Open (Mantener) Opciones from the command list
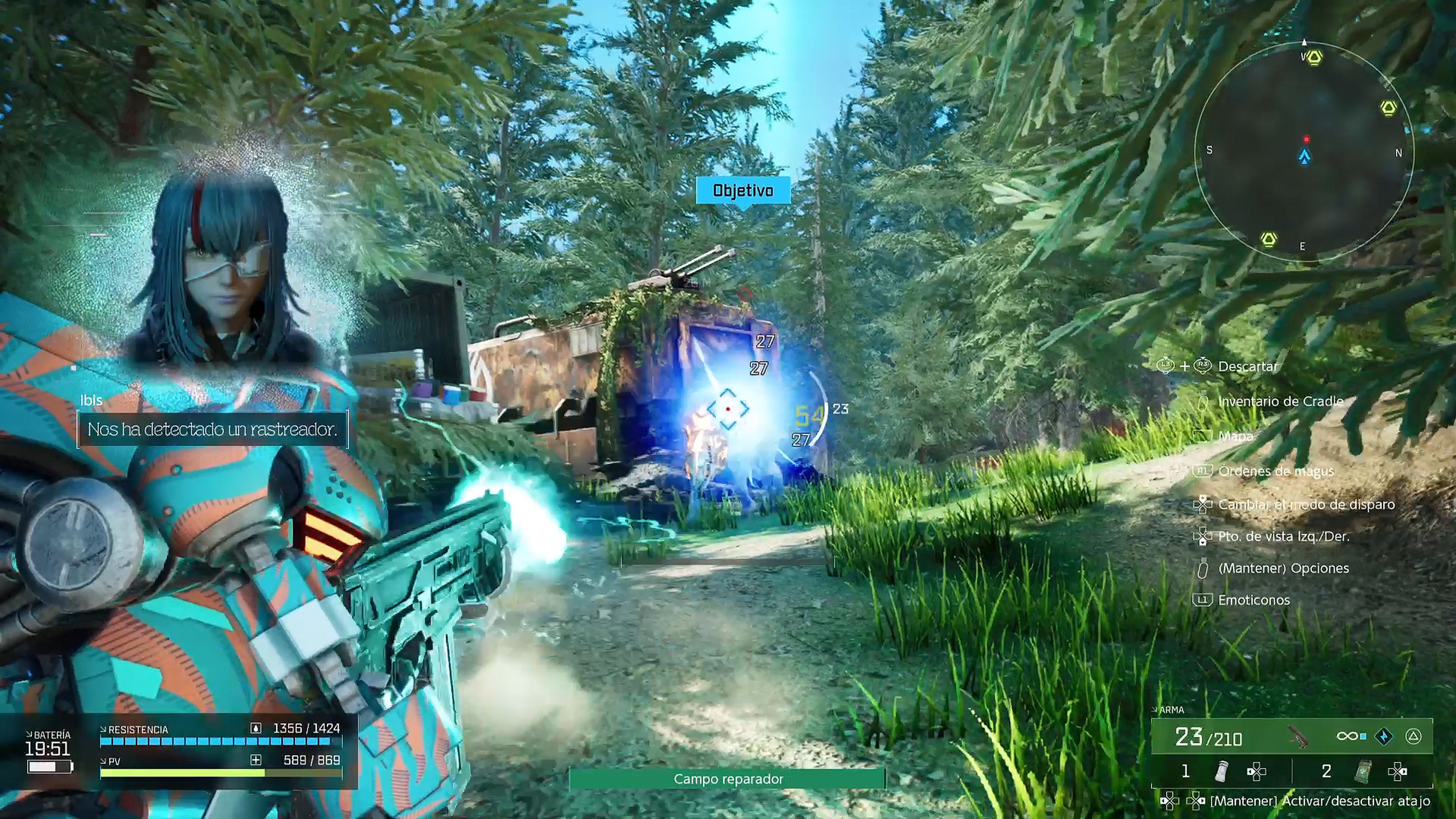This screenshot has height=819, width=1456. tap(1204, 568)
